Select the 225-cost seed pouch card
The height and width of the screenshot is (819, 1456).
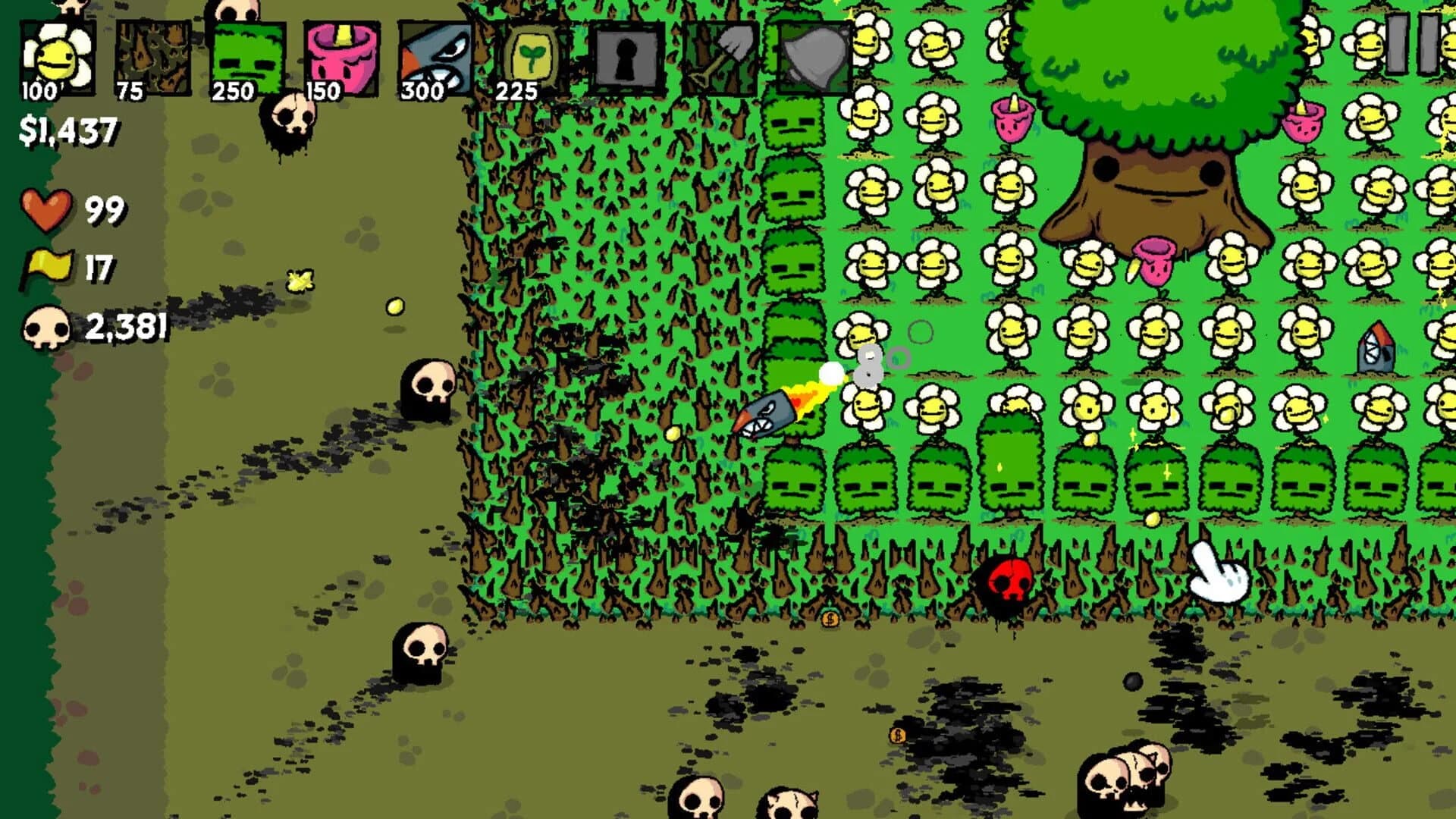[x=532, y=53]
